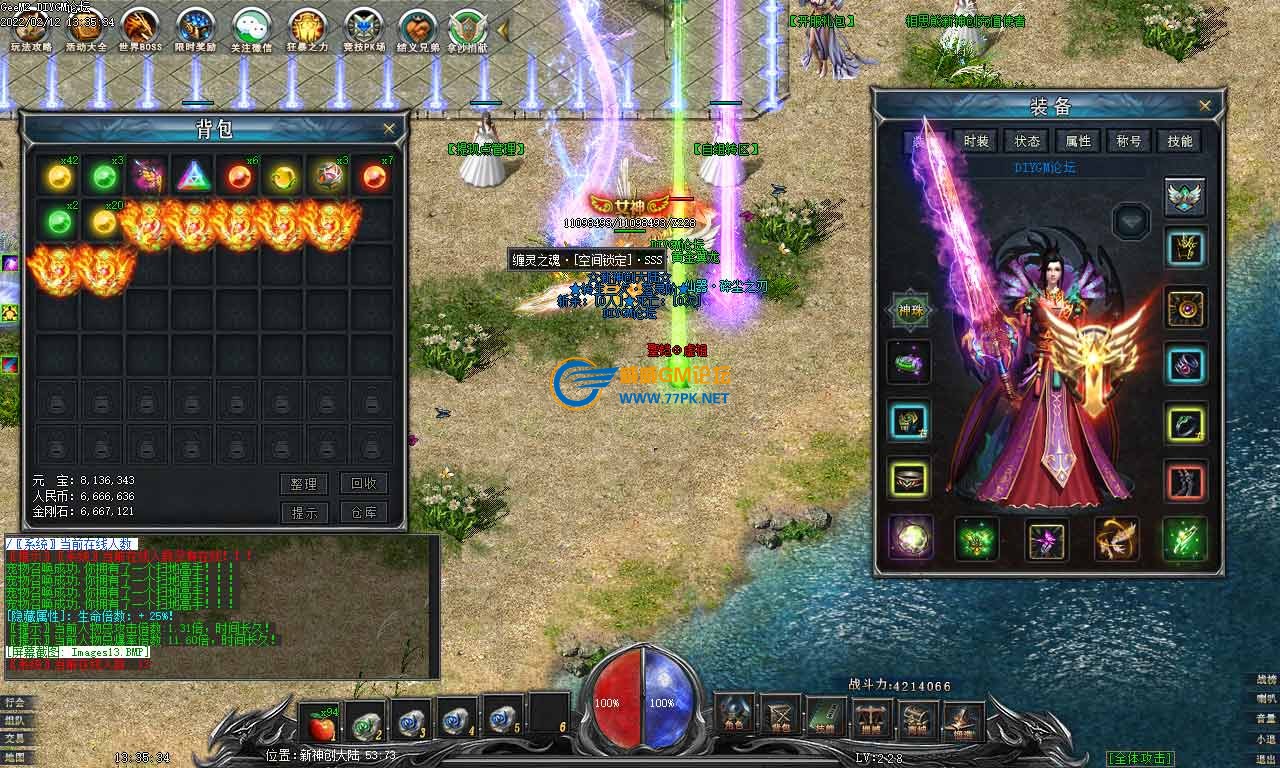
Task: Open the 回收 recycle function
Action: pos(363,483)
